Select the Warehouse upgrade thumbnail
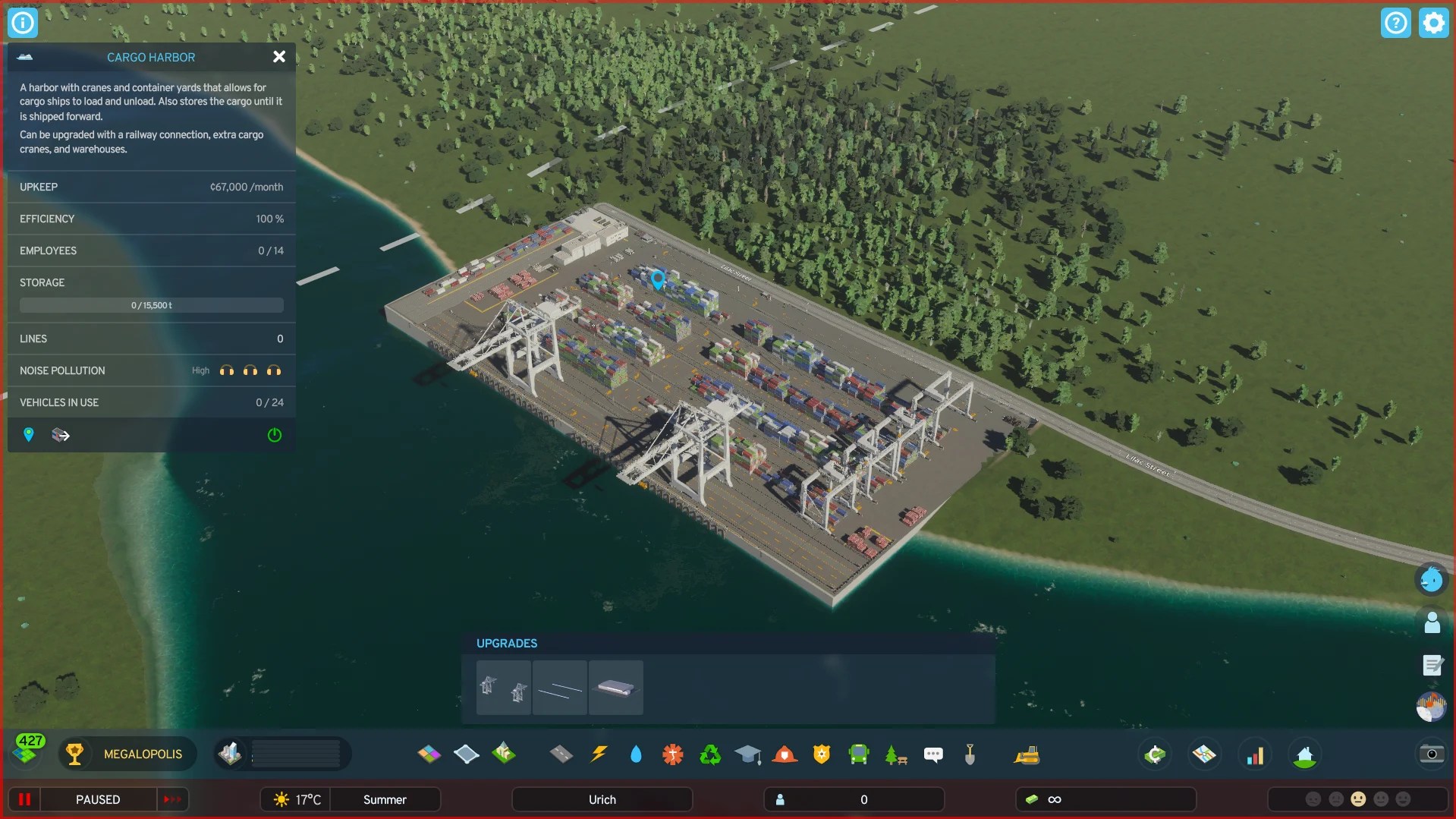The image size is (1456, 819). [615, 688]
